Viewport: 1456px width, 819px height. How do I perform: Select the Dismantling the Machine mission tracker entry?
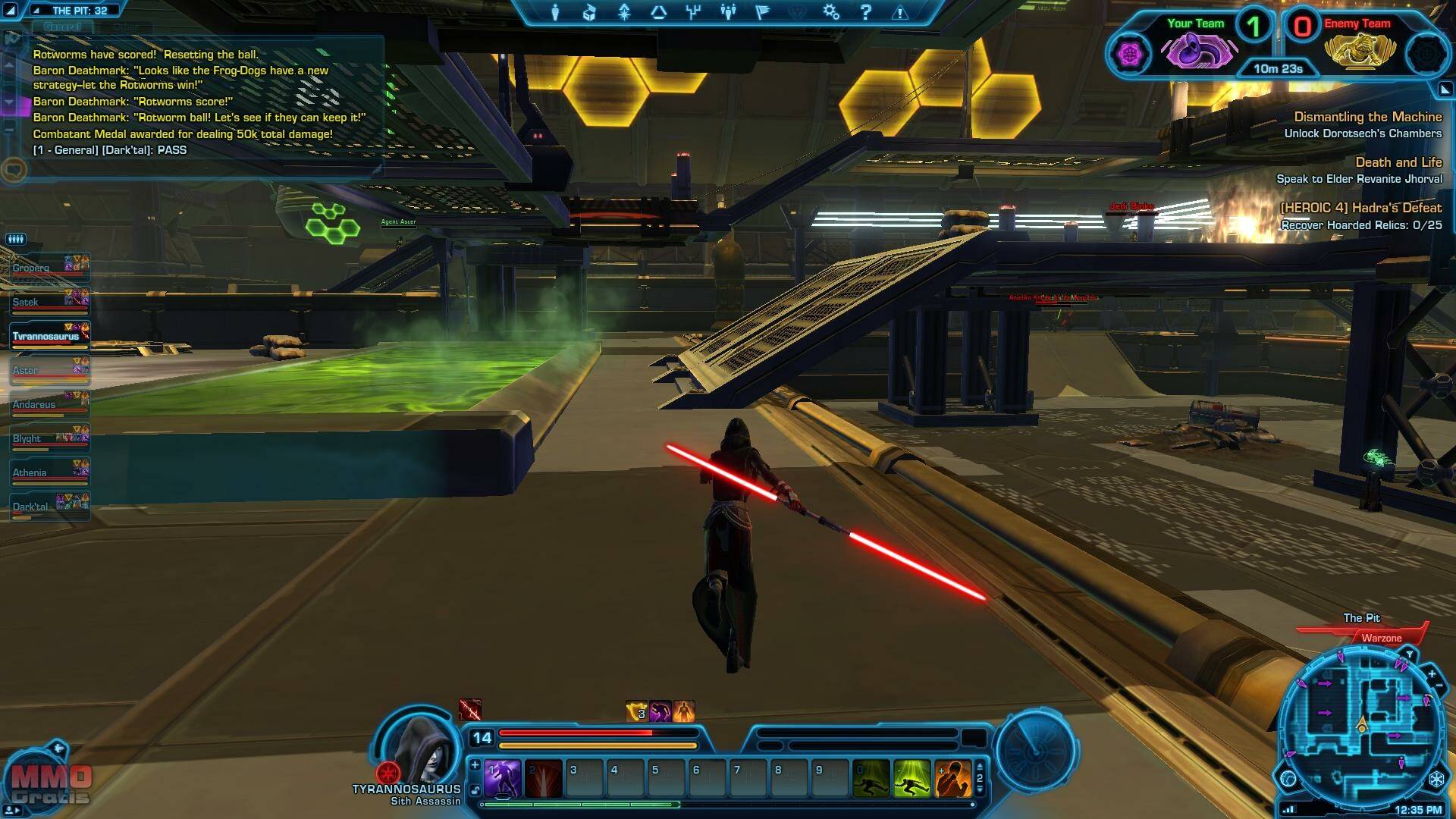[1367, 117]
